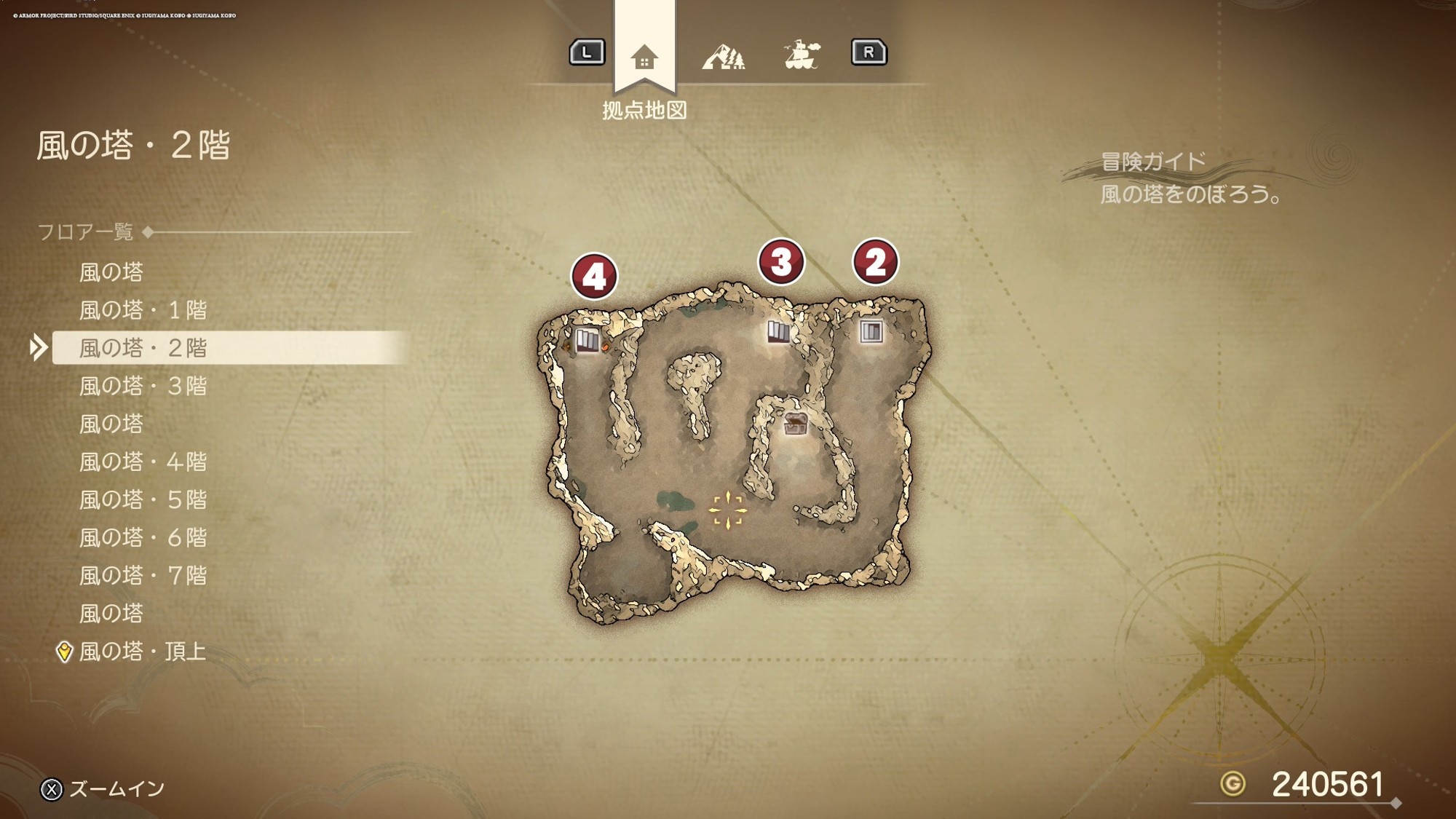Click the red number 3 map marker
The width and height of the screenshot is (1456, 819).
click(781, 262)
